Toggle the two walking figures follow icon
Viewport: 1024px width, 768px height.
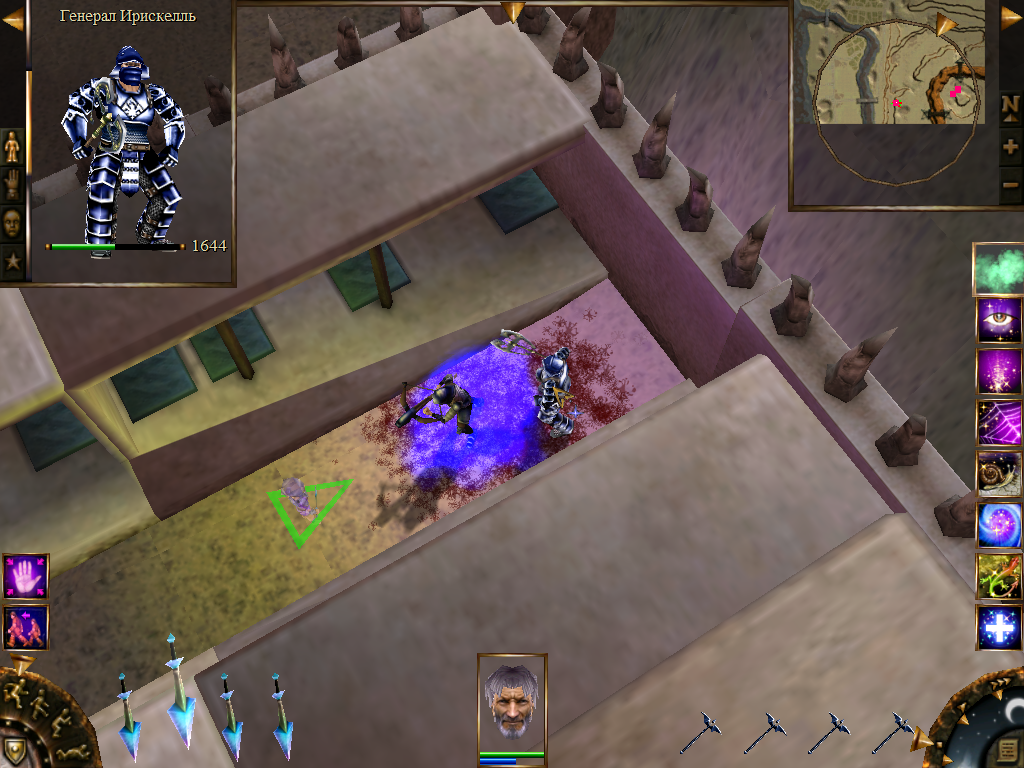pyautogui.click(x=25, y=628)
